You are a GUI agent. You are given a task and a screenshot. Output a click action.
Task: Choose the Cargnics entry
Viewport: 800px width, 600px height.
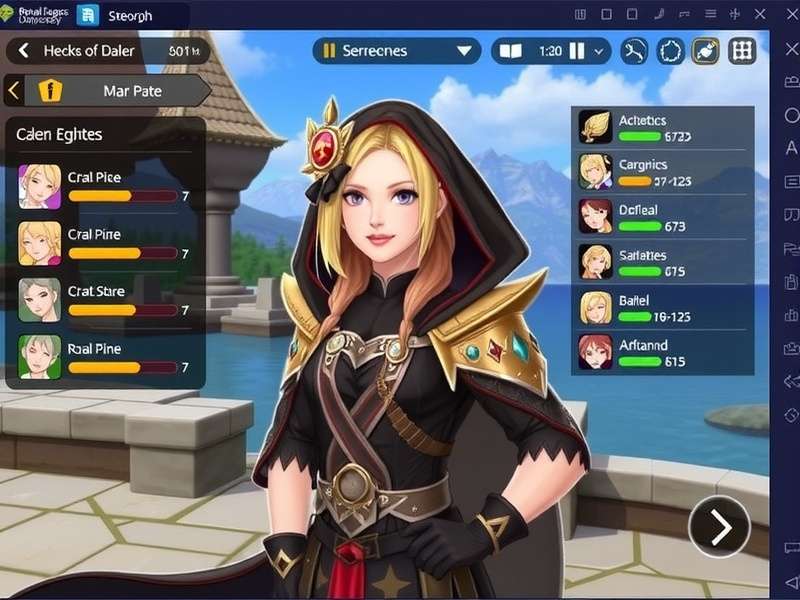(662, 172)
